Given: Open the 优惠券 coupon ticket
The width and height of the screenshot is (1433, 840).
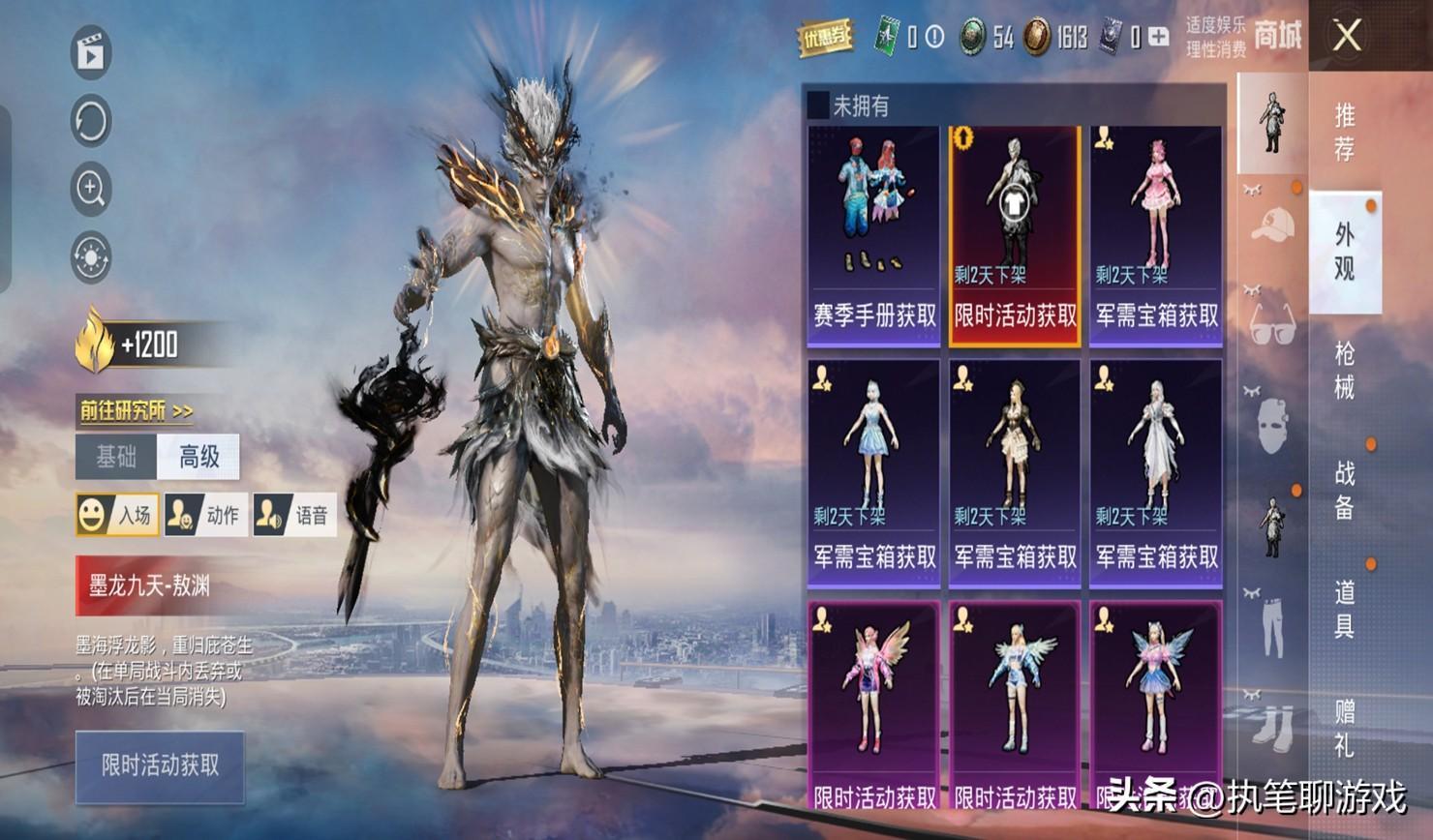Looking at the screenshot, I should click(x=824, y=38).
